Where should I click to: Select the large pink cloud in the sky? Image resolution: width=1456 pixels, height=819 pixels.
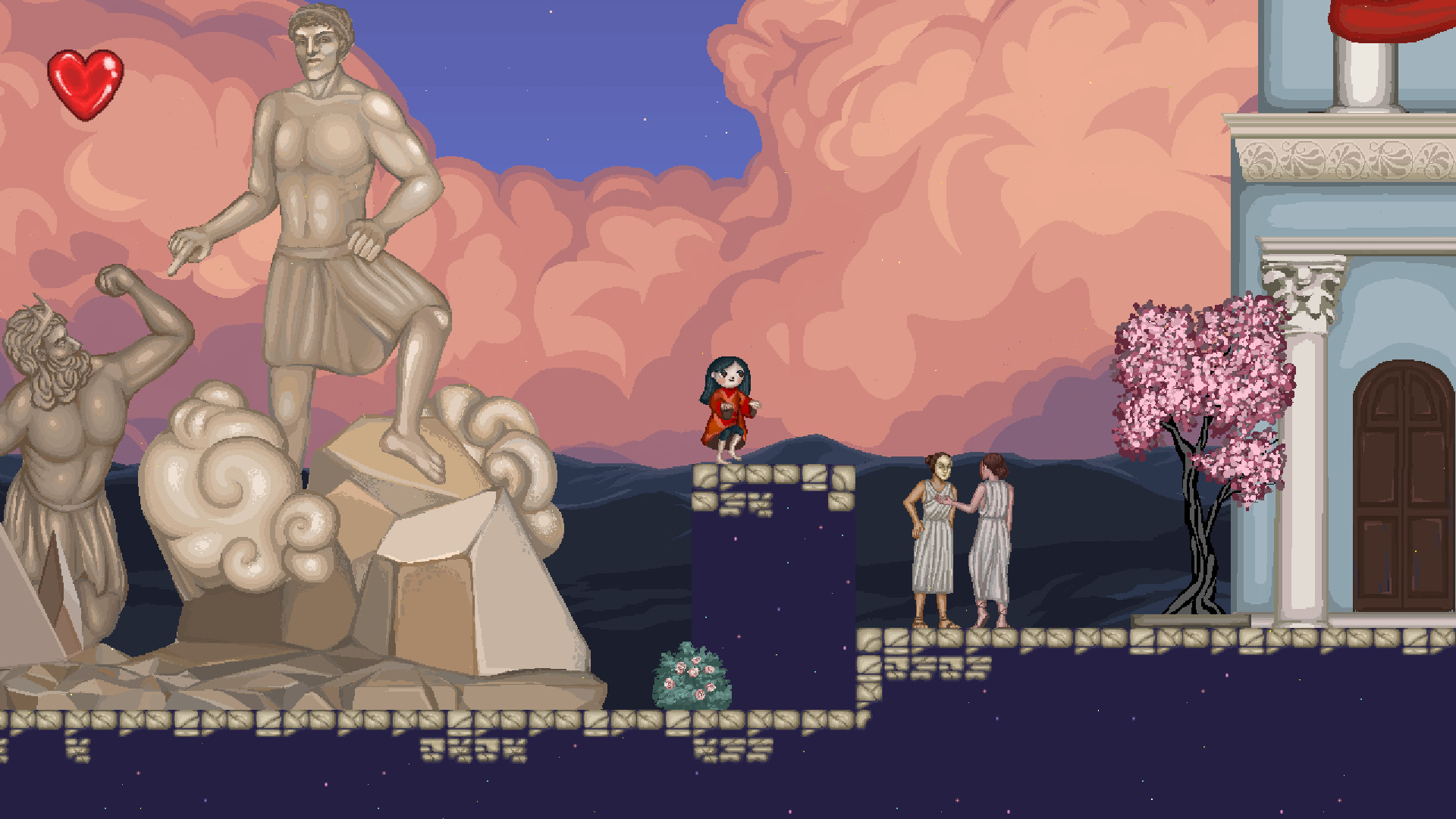[x=872, y=152]
